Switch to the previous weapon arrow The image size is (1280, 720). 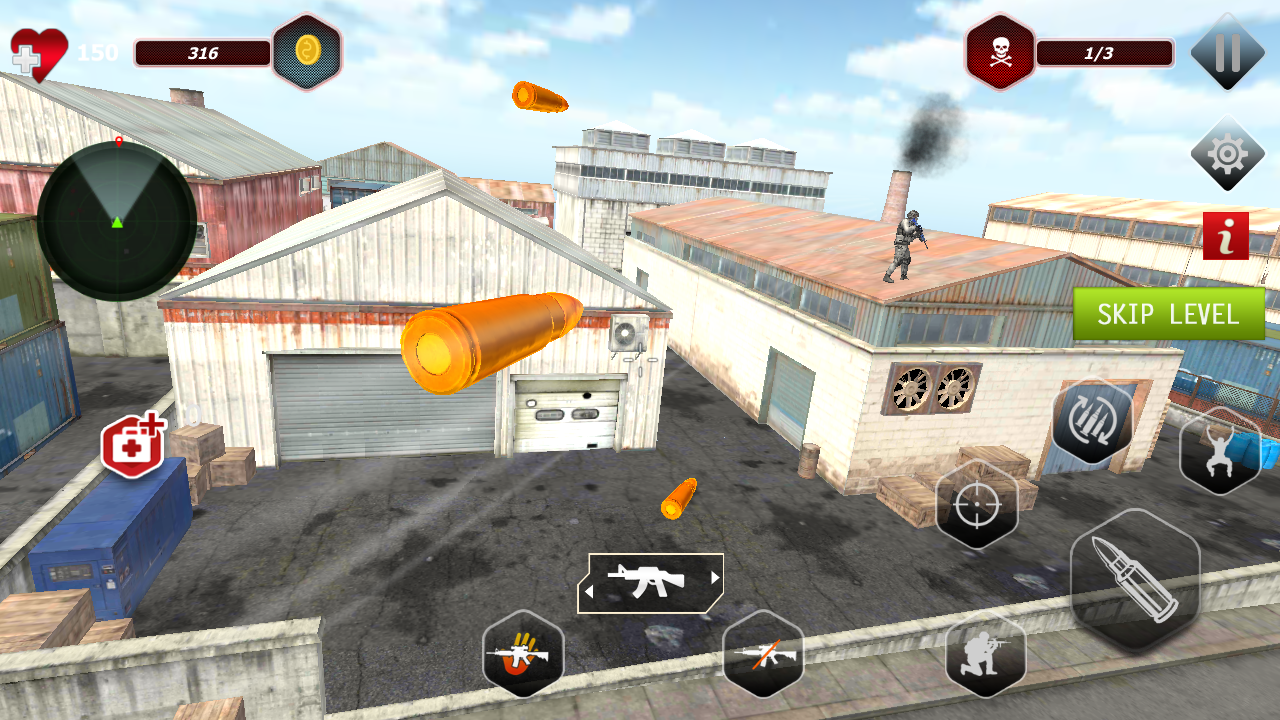coord(589,591)
